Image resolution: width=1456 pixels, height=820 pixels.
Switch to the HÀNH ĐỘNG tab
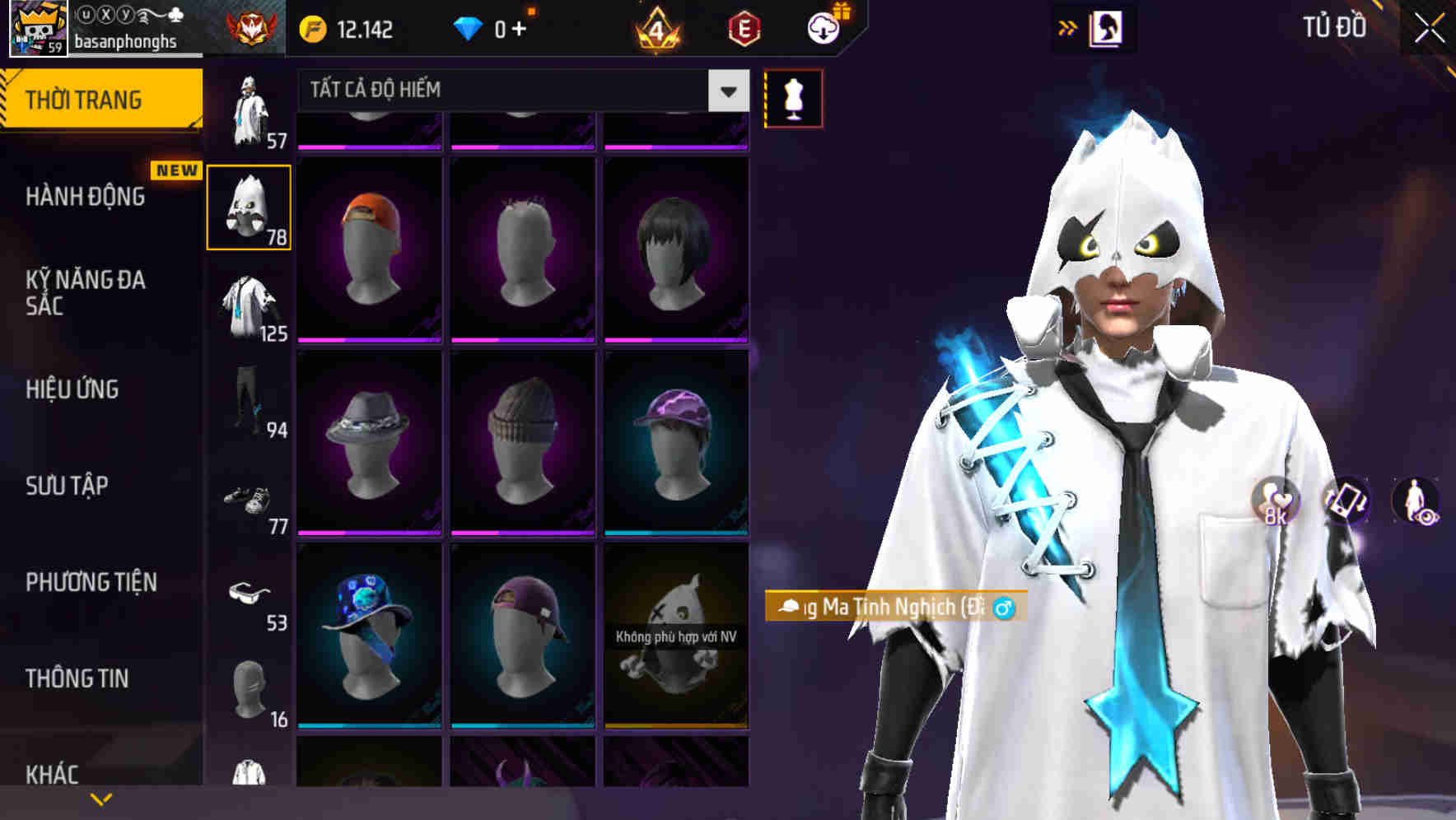coord(86,196)
